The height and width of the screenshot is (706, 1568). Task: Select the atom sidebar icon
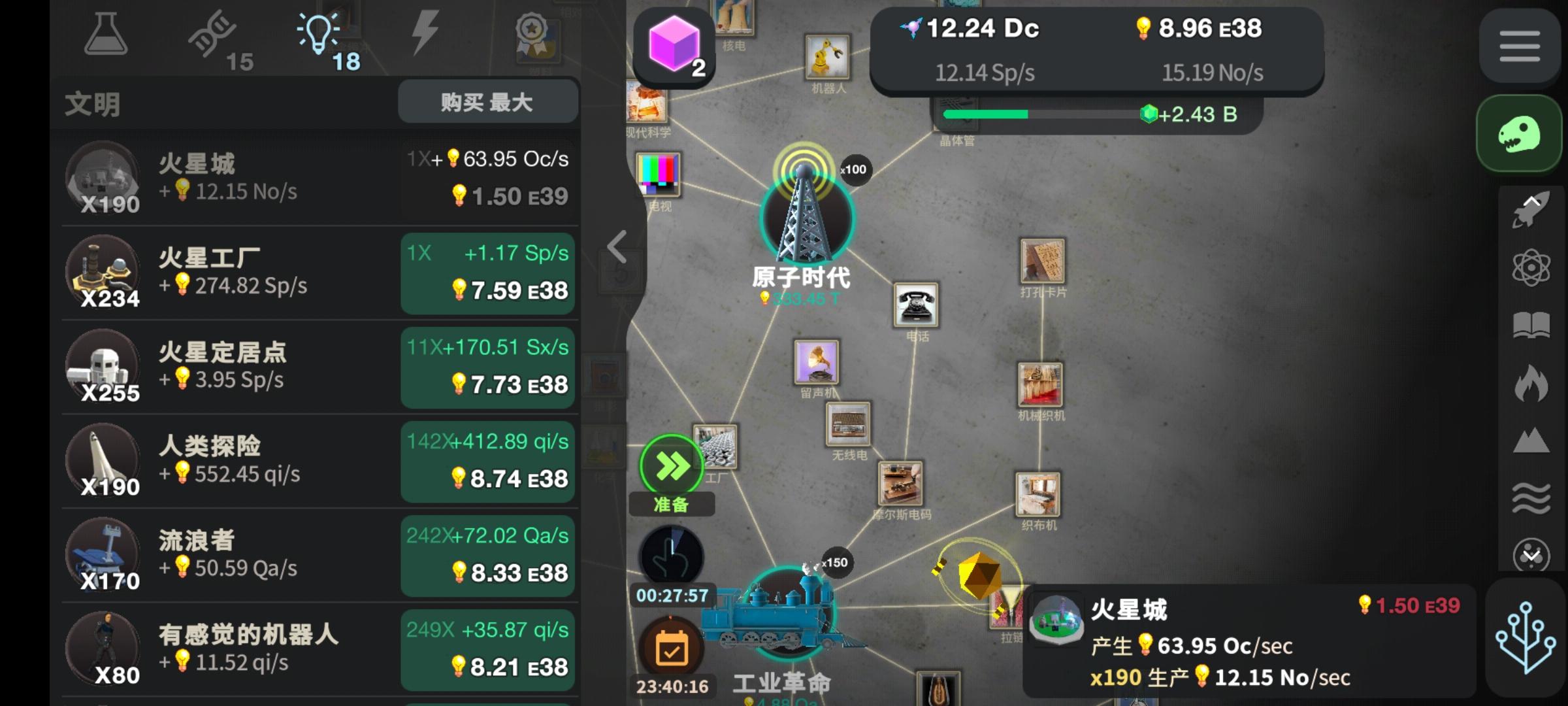[x=1530, y=268]
